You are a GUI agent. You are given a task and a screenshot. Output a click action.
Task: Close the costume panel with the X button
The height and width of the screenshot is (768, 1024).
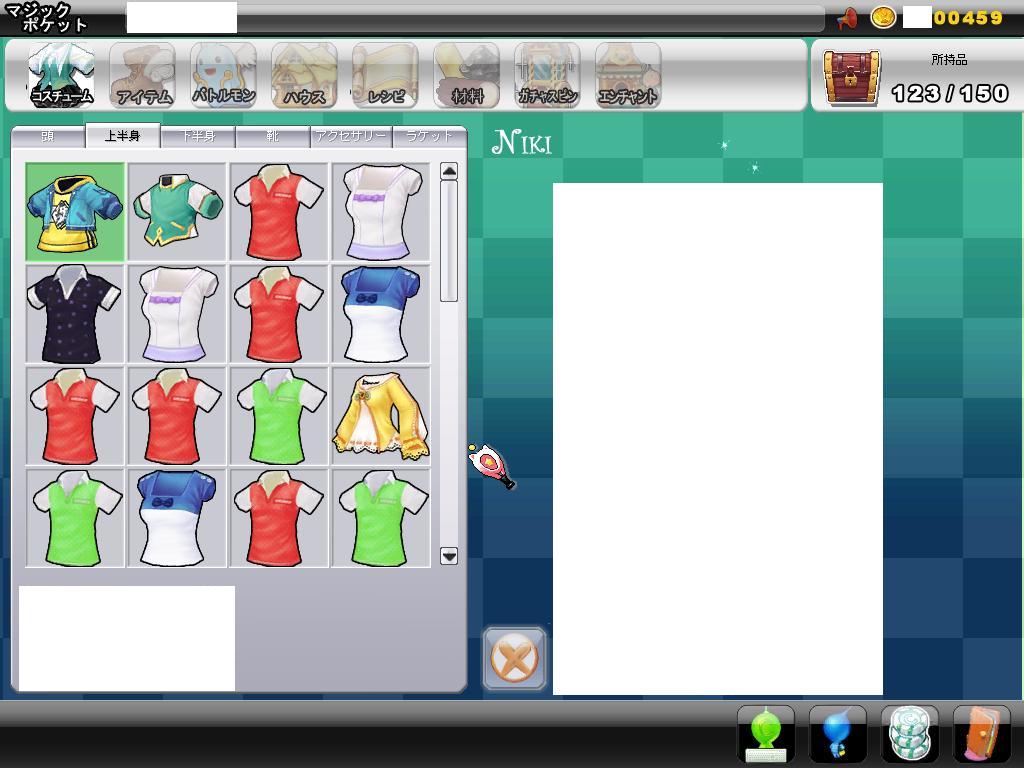tap(515, 658)
